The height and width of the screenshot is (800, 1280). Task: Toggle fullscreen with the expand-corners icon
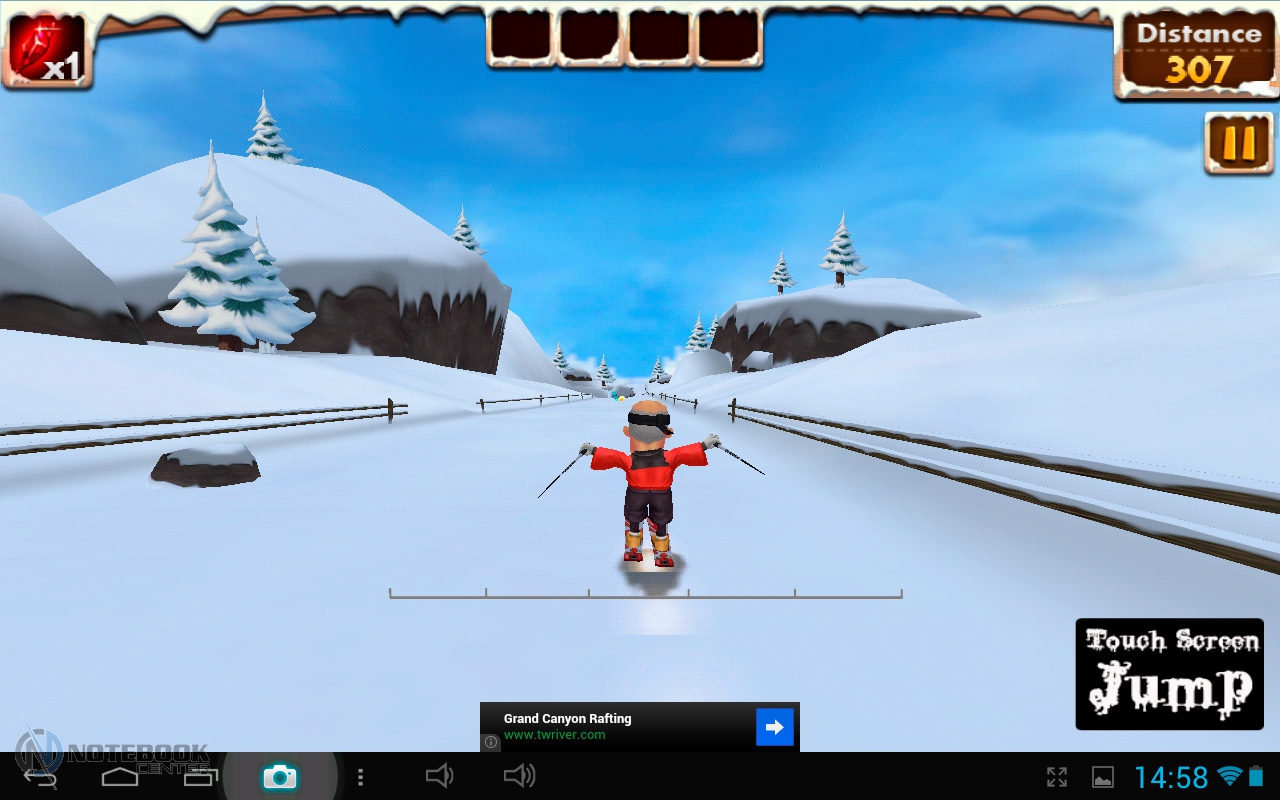point(1056,777)
